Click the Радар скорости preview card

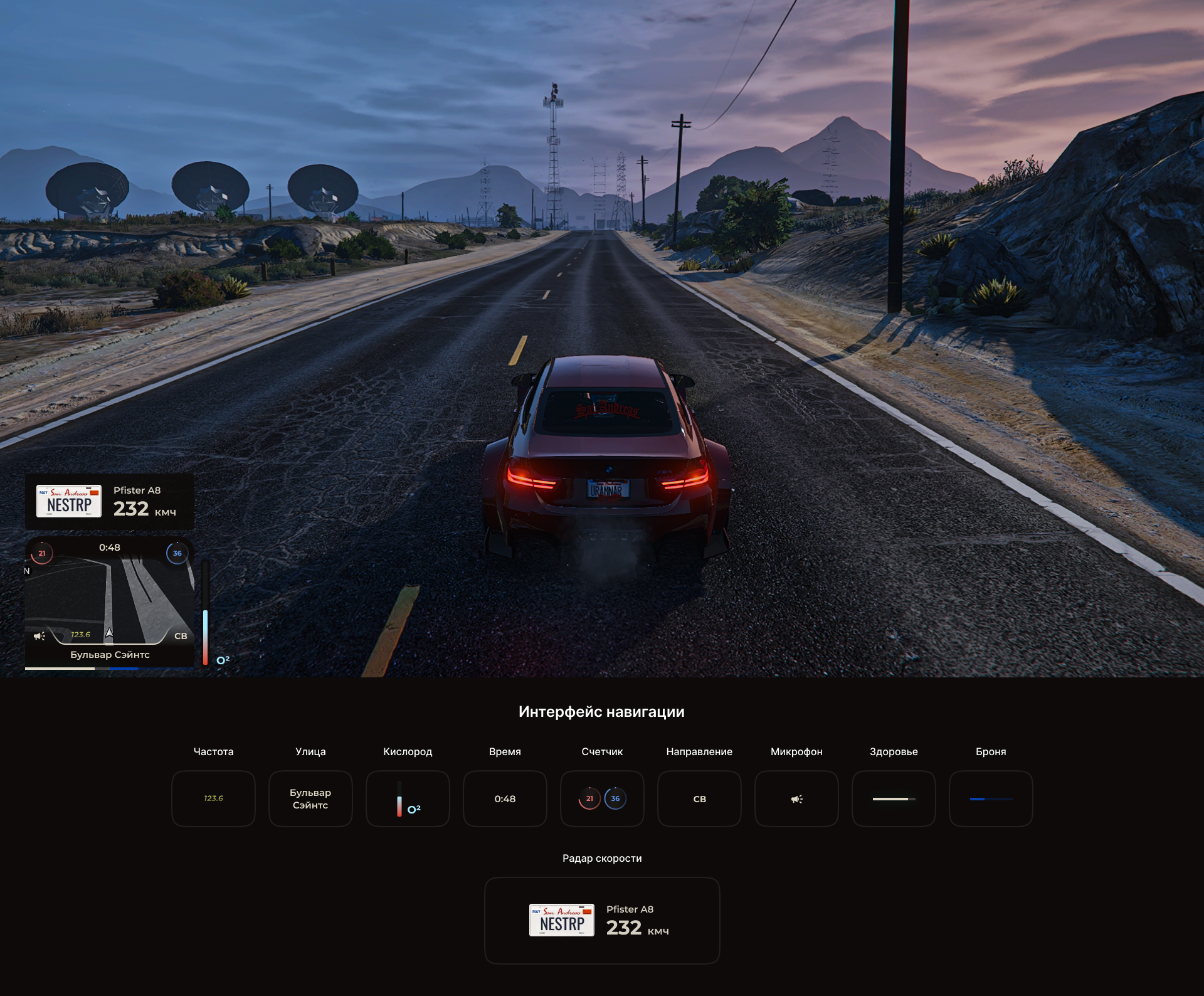(x=602, y=920)
